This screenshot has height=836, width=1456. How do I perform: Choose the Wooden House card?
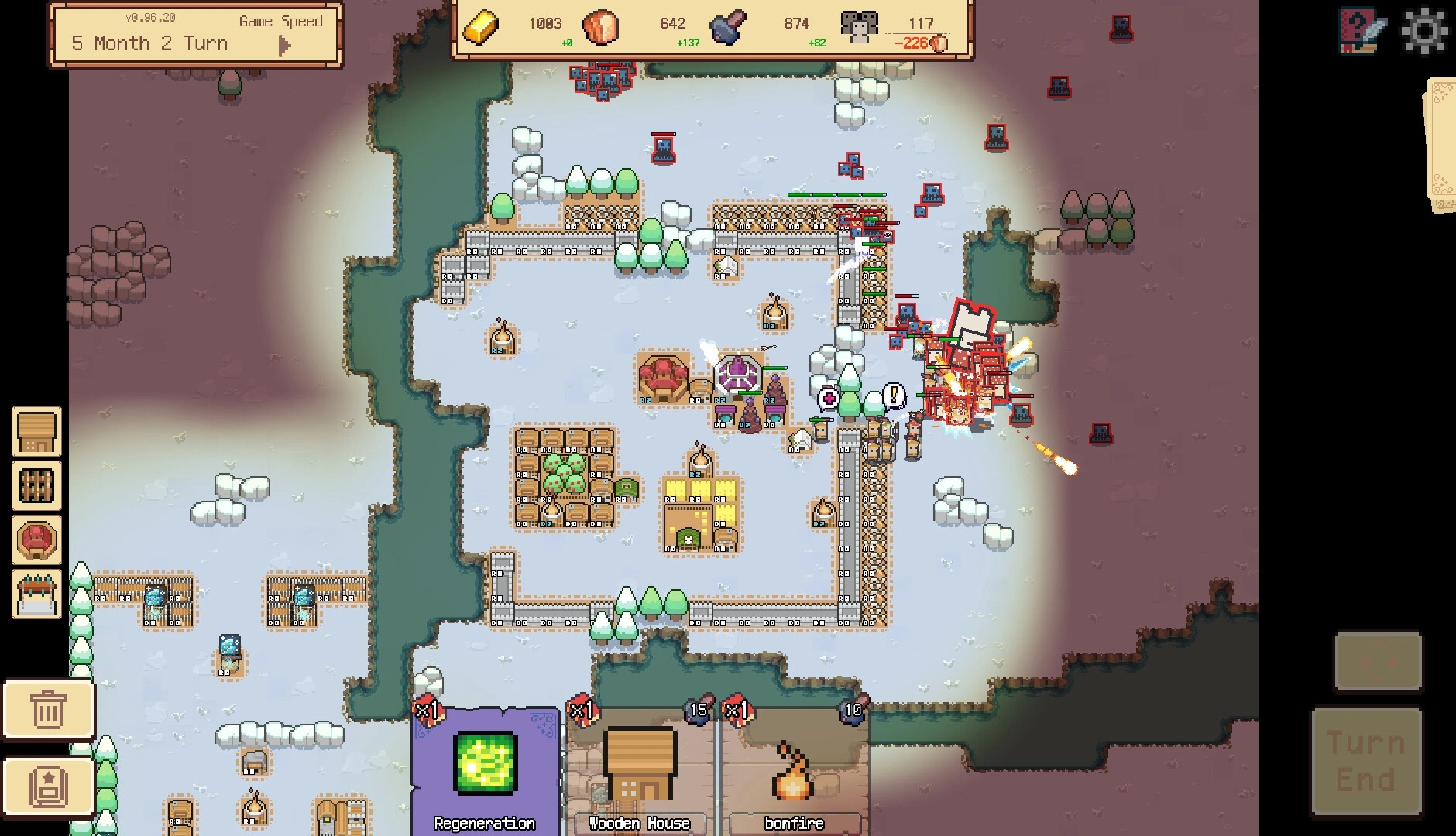coord(640,771)
